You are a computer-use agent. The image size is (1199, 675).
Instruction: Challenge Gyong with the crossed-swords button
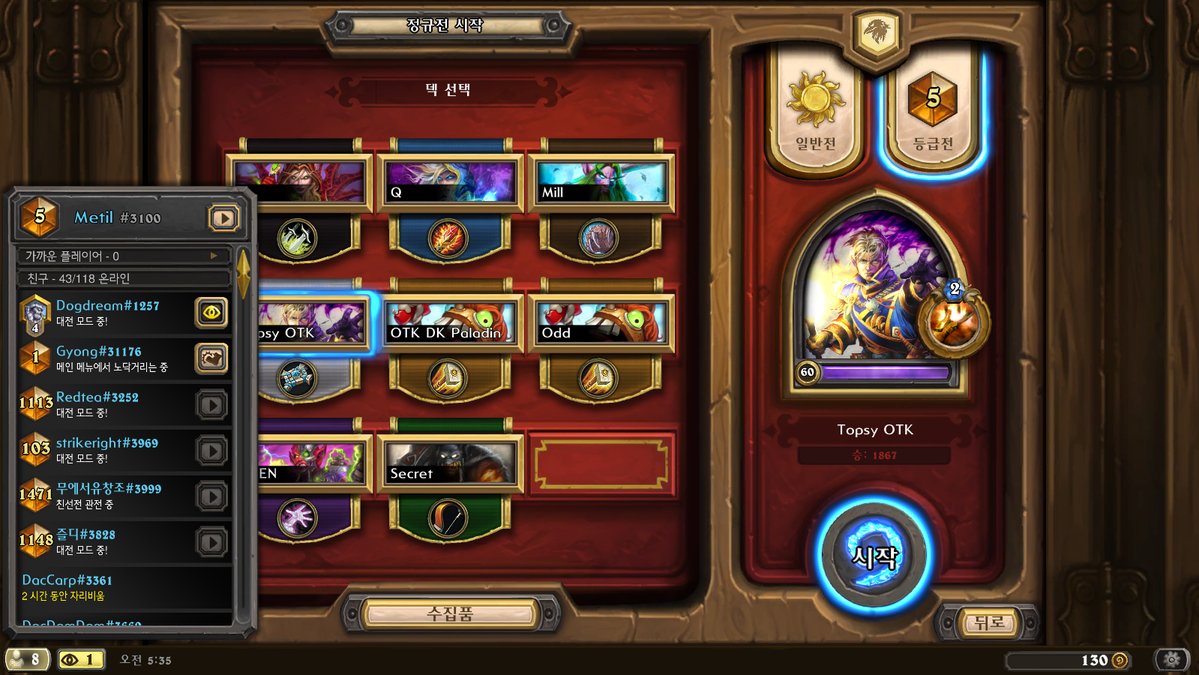211,358
